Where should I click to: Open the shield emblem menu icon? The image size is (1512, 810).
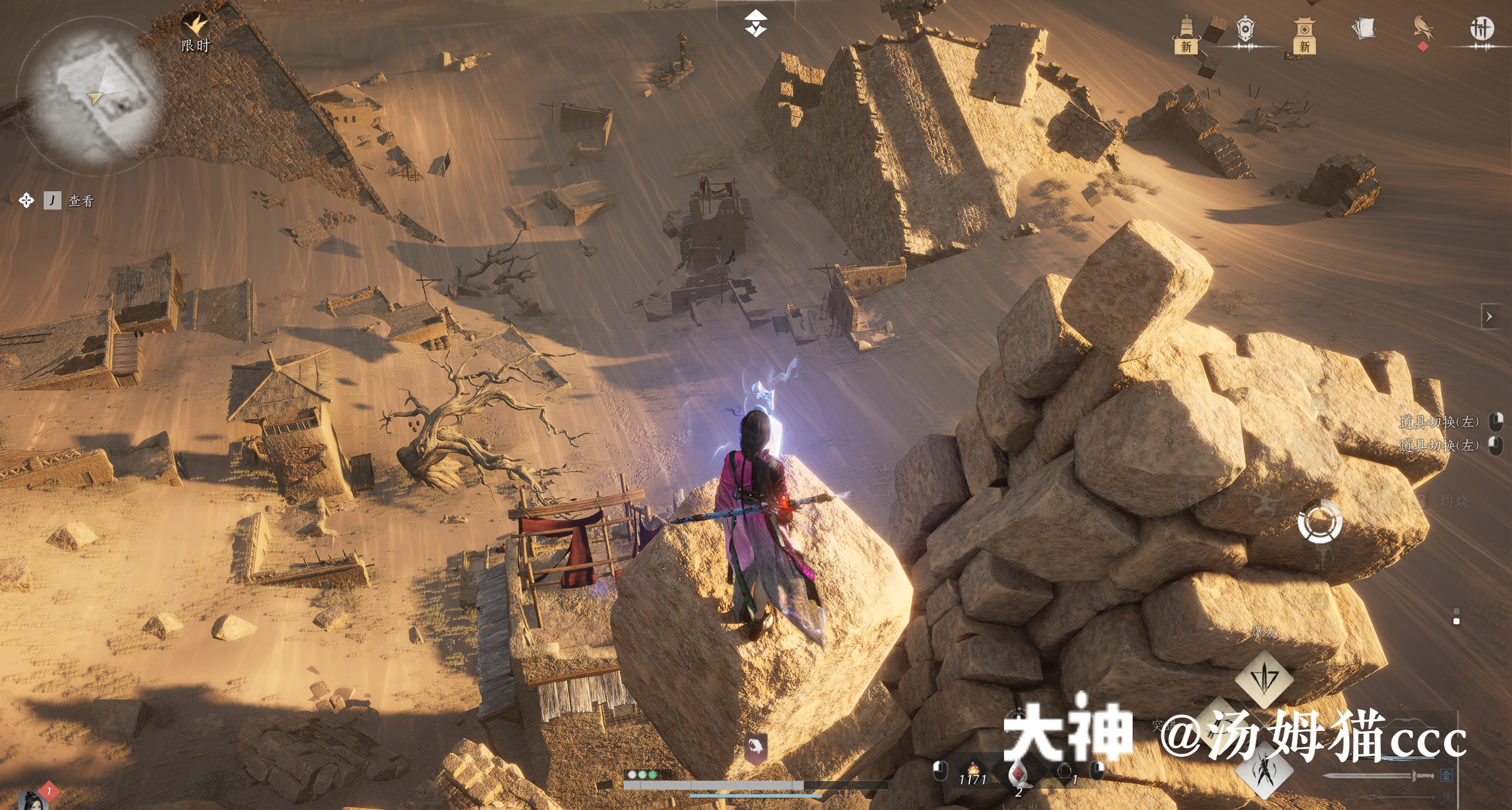(1245, 30)
